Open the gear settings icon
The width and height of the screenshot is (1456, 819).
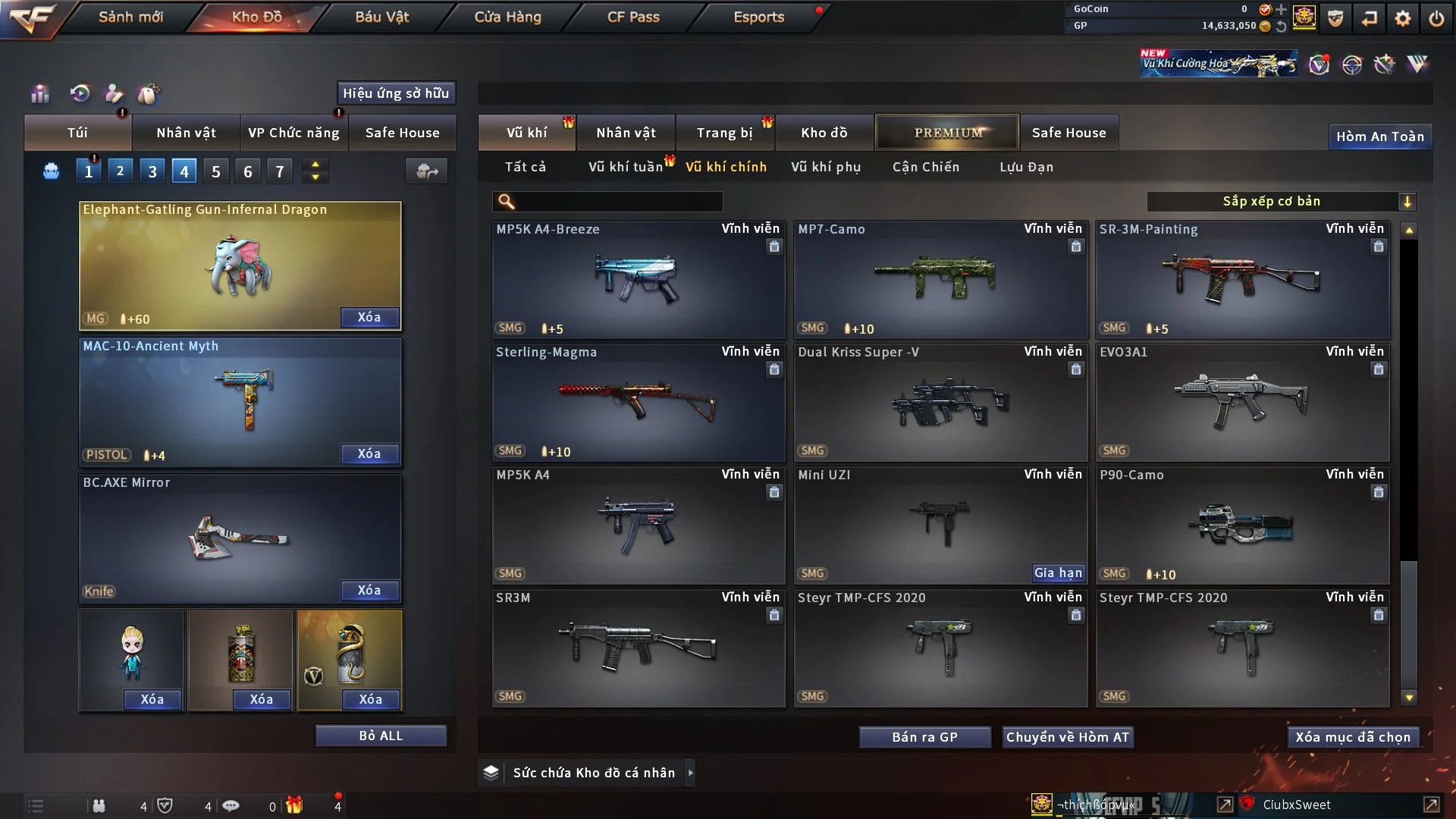point(1403,18)
